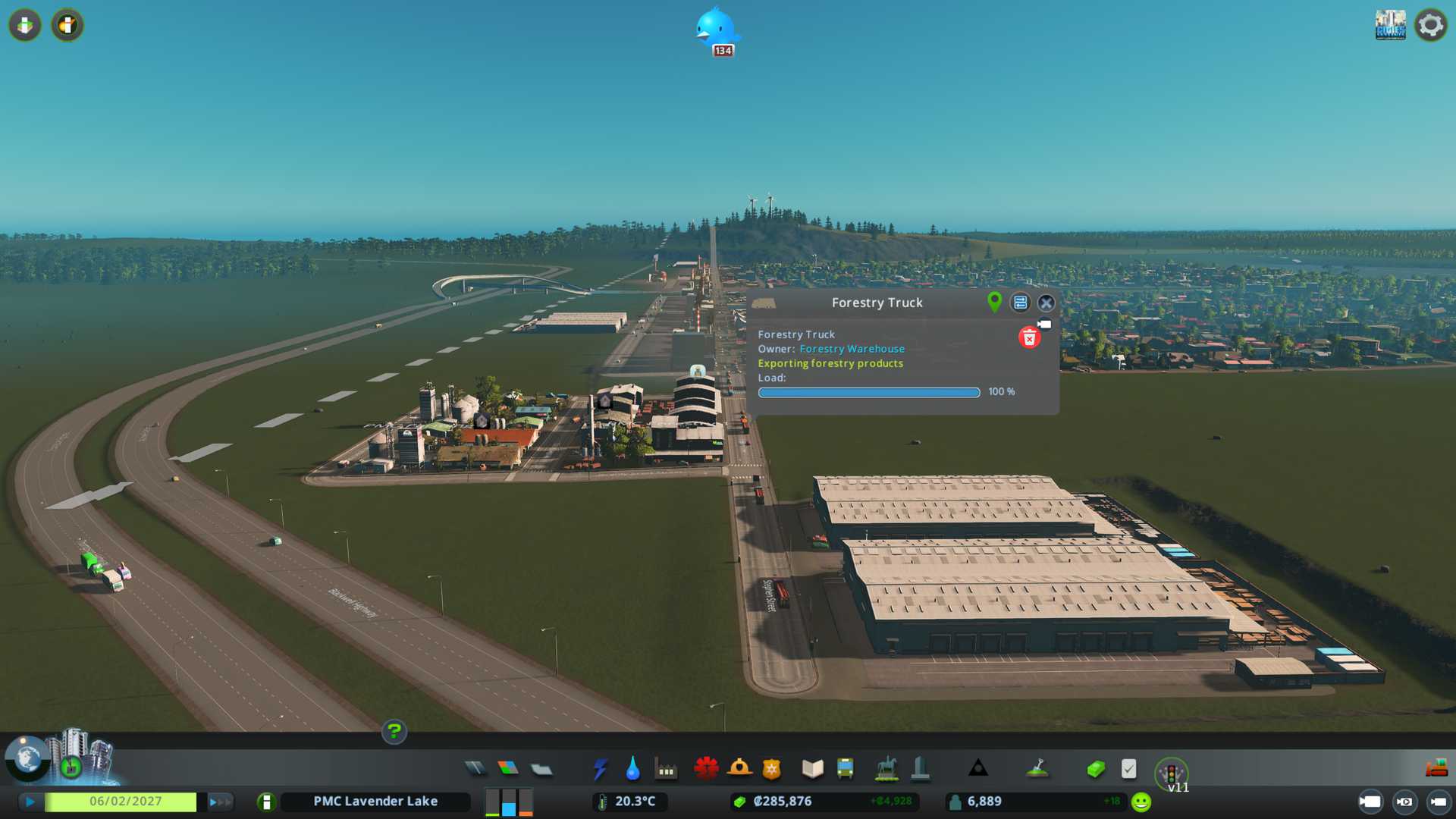Open the Water and Sewage menu
The height and width of the screenshot is (819, 1456).
click(x=632, y=769)
